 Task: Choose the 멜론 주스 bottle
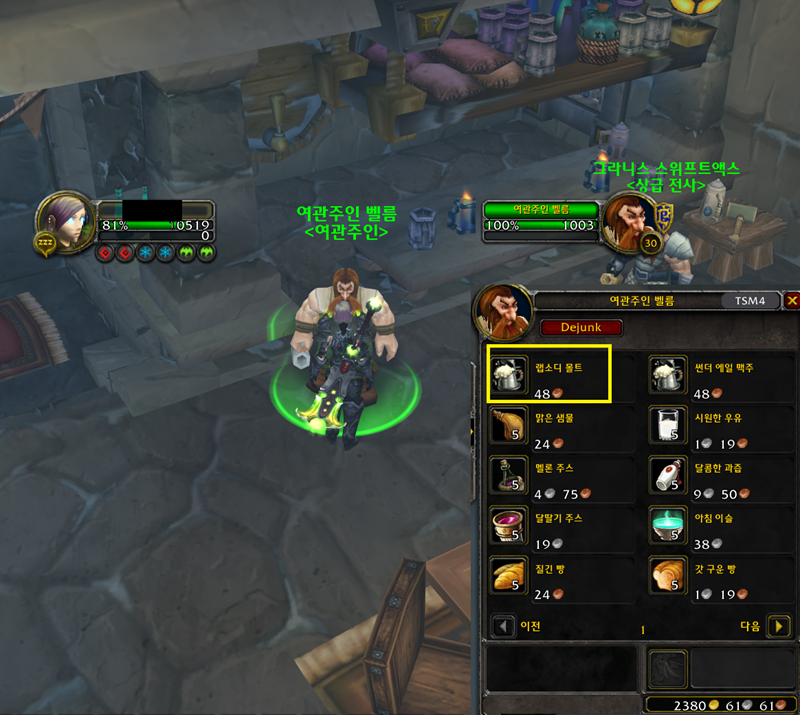click(x=508, y=475)
